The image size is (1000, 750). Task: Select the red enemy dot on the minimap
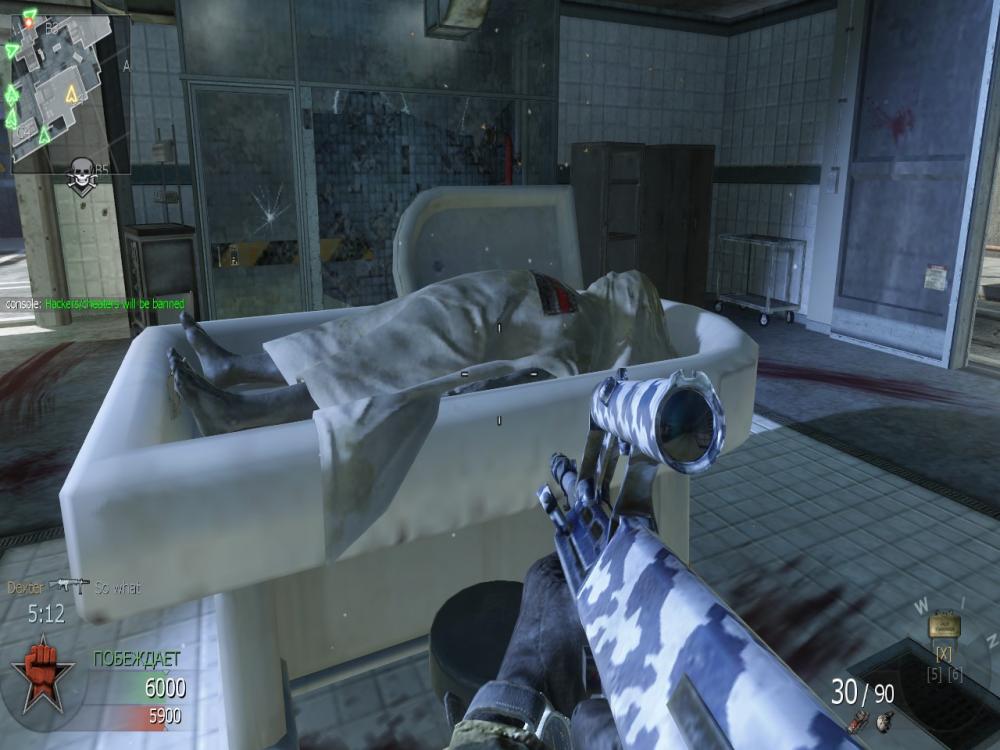pos(29,22)
